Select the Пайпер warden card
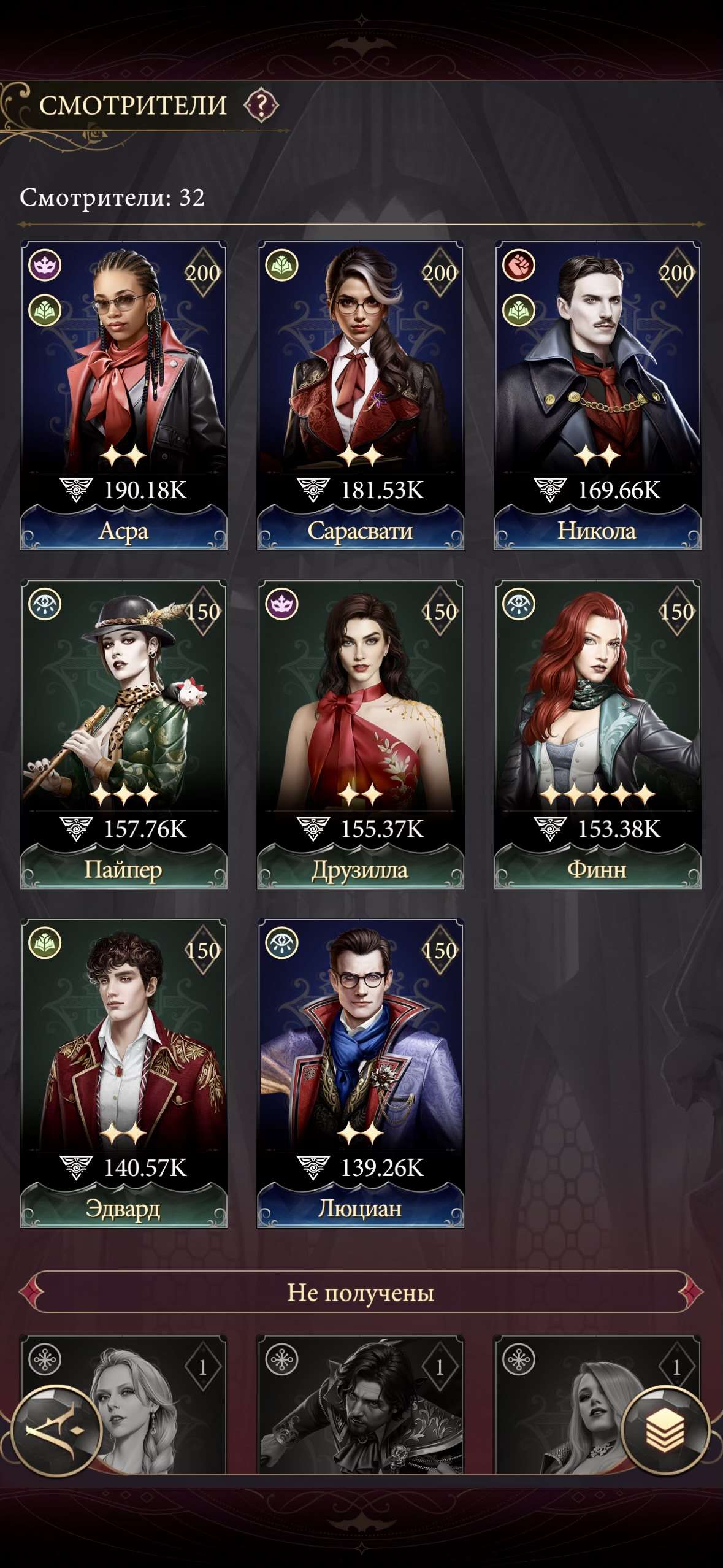723x1568 pixels. coord(124,734)
